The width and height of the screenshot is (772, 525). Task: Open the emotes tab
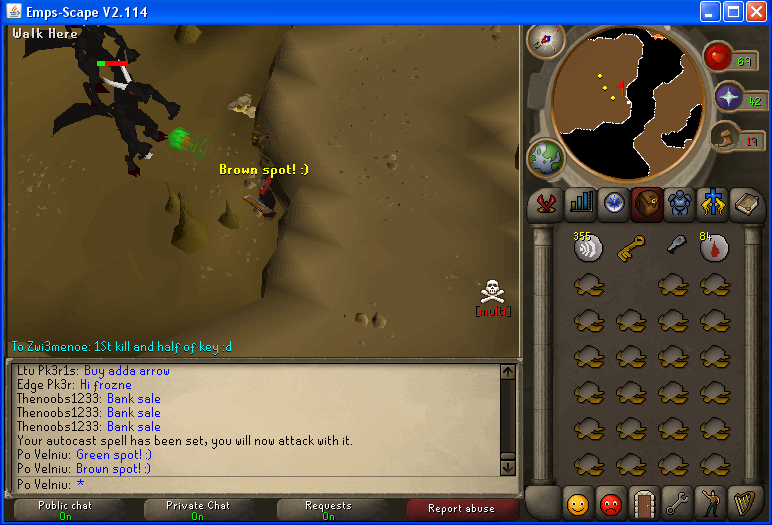click(x=714, y=501)
